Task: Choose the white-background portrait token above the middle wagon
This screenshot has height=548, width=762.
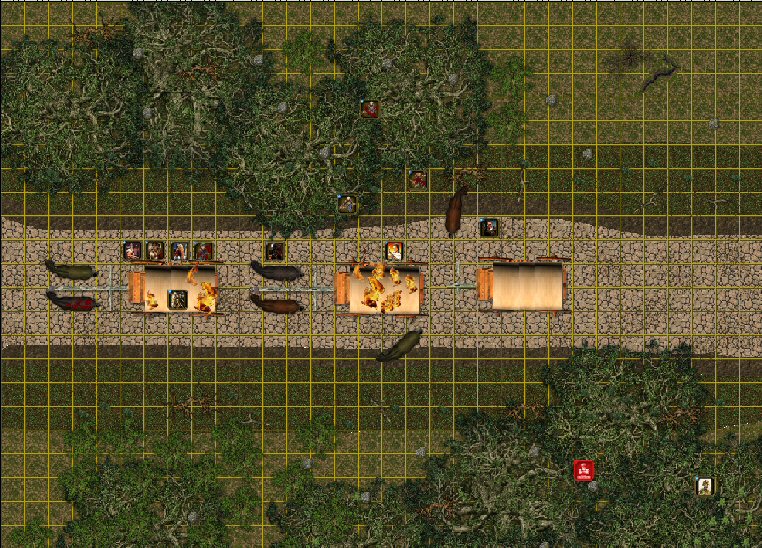Action: tap(395, 251)
